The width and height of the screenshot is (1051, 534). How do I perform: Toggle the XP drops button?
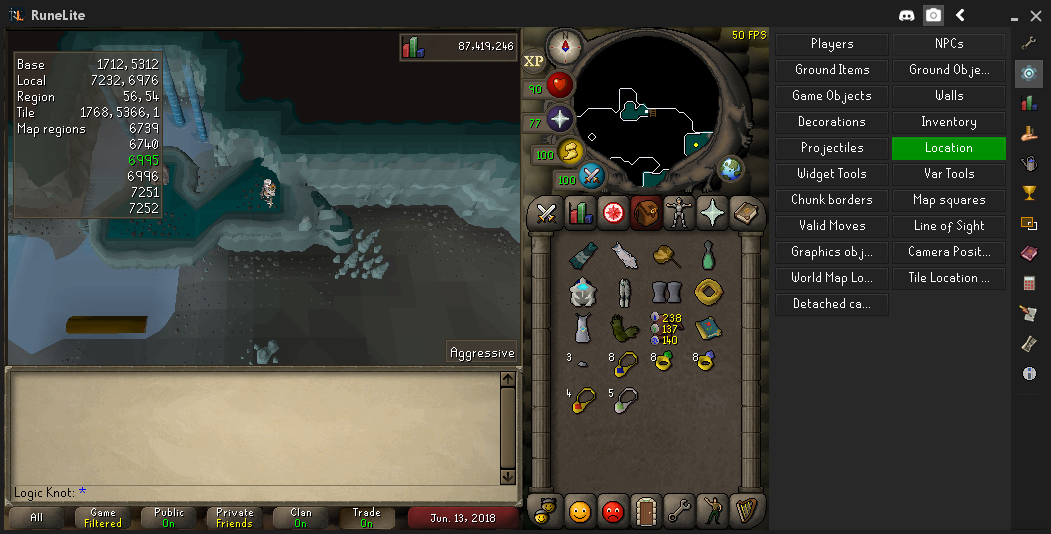tap(534, 61)
